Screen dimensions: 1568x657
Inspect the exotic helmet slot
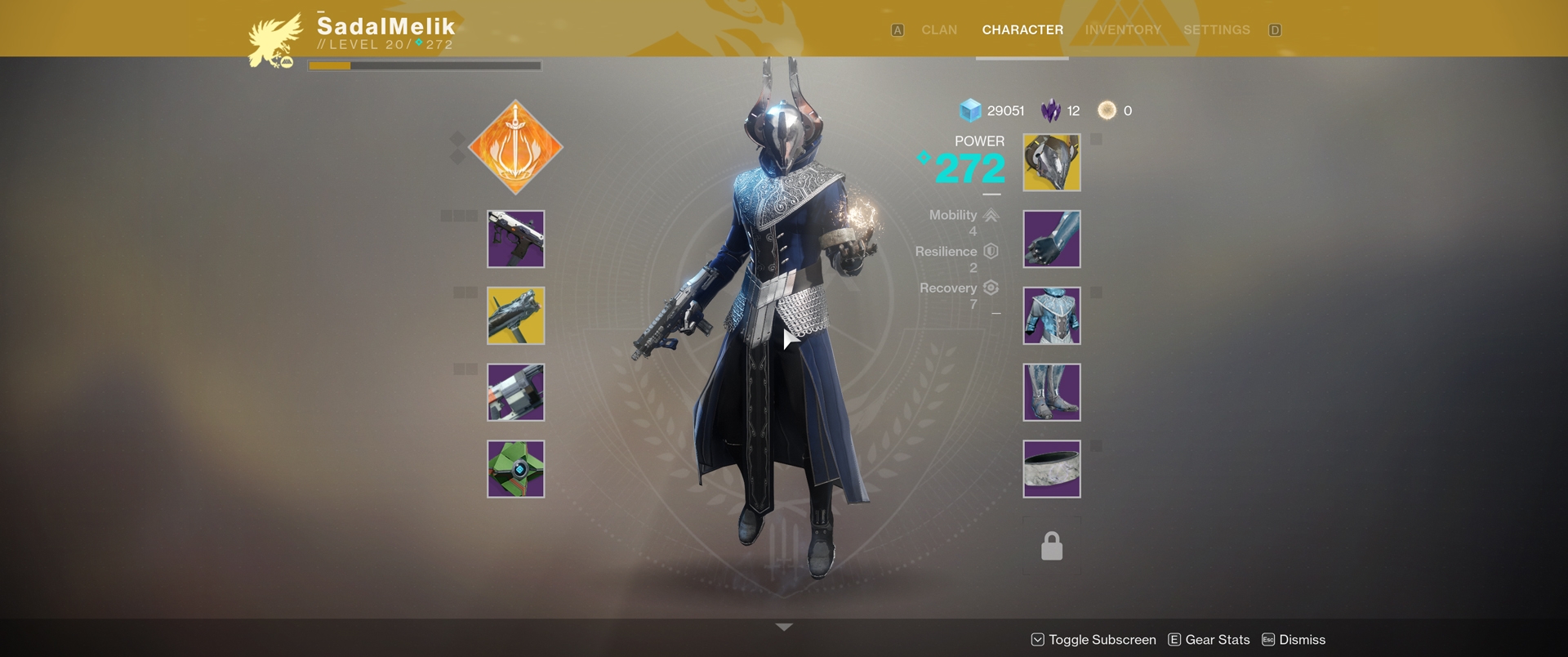(x=1051, y=163)
